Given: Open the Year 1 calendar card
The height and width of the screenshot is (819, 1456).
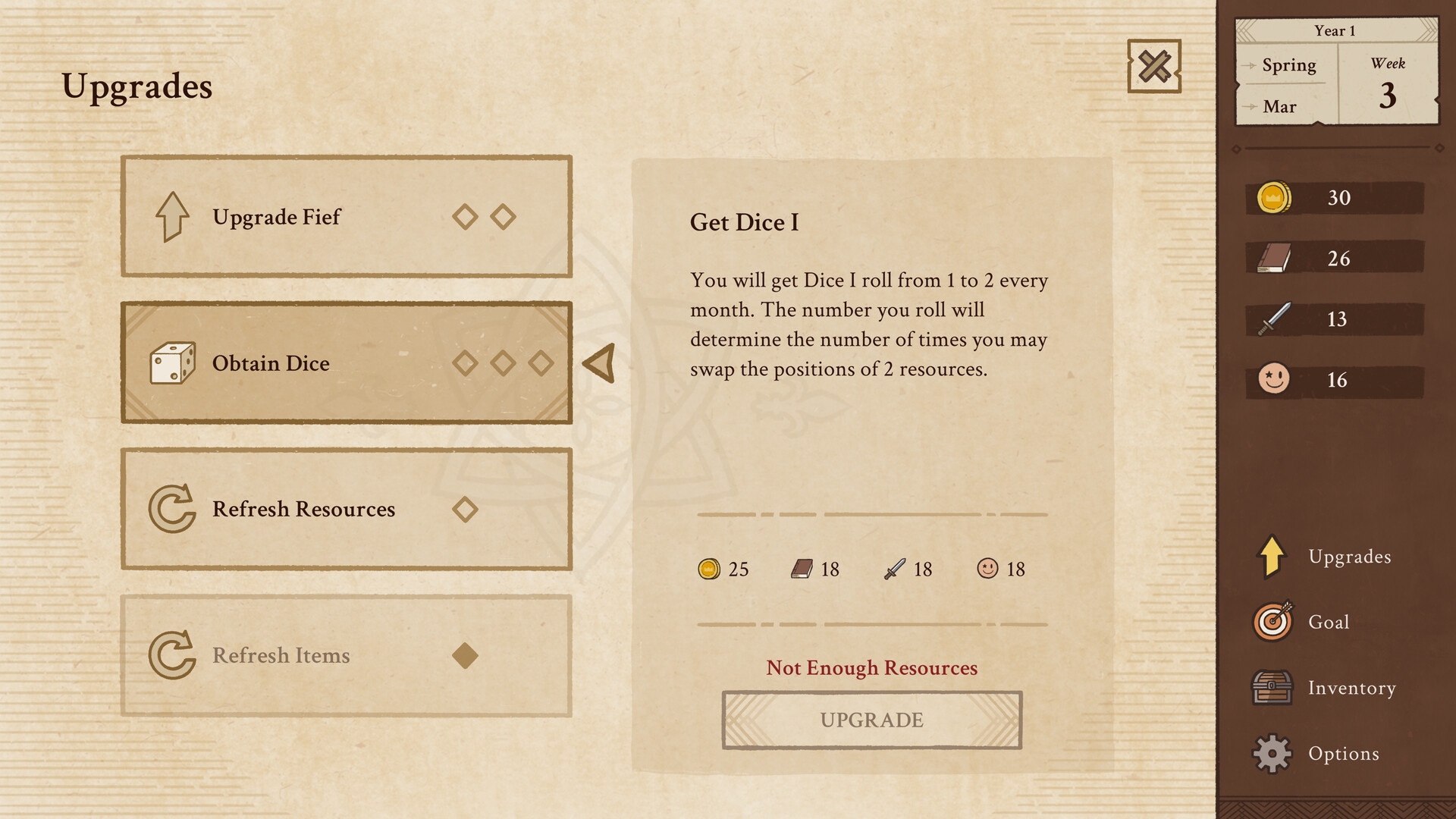Looking at the screenshot, I should (1337, 71).
